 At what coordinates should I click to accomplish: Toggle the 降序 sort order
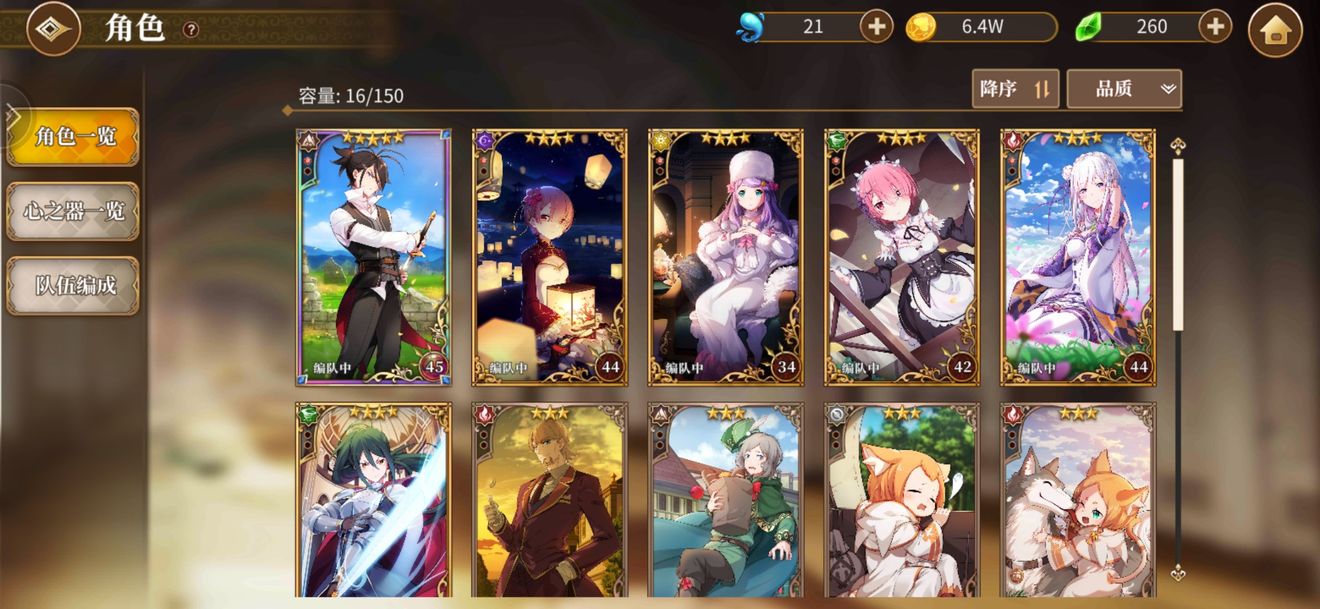pyautogui.click(x=1015, y=89)
